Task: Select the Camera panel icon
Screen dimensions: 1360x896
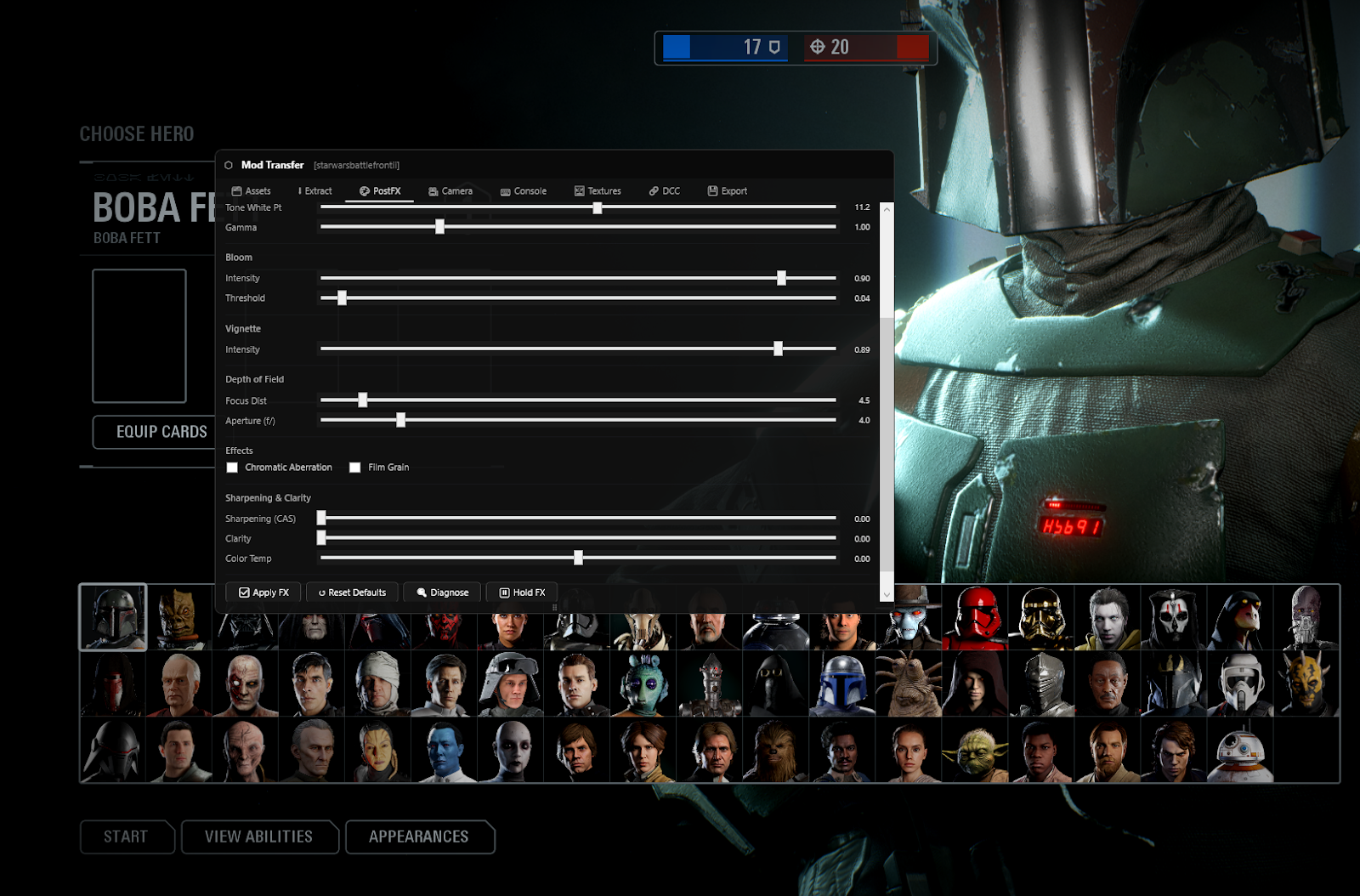Action: tap(433, 191)
